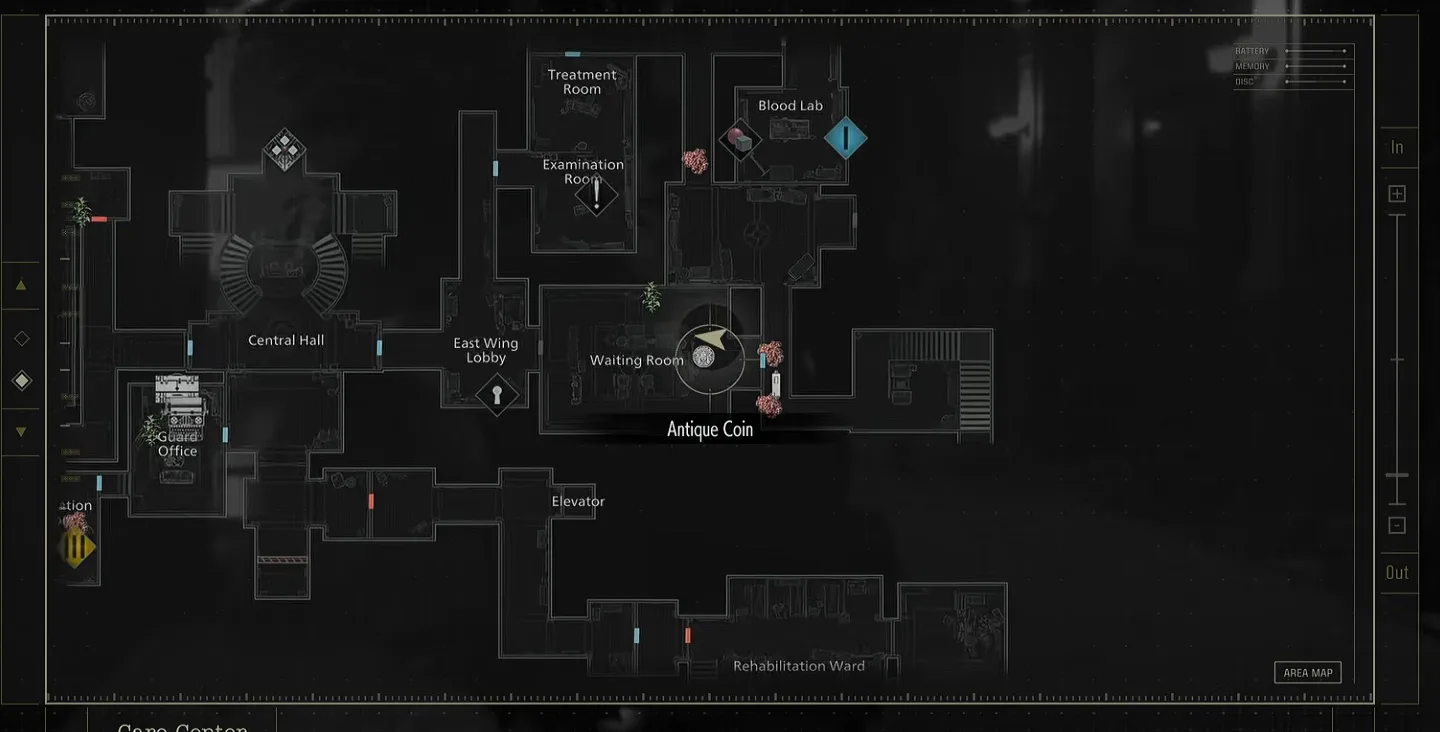Select the empty upper floor diamond
Image resolution: width=1440 pixels, height=732 pixels.
pos(21,338)
